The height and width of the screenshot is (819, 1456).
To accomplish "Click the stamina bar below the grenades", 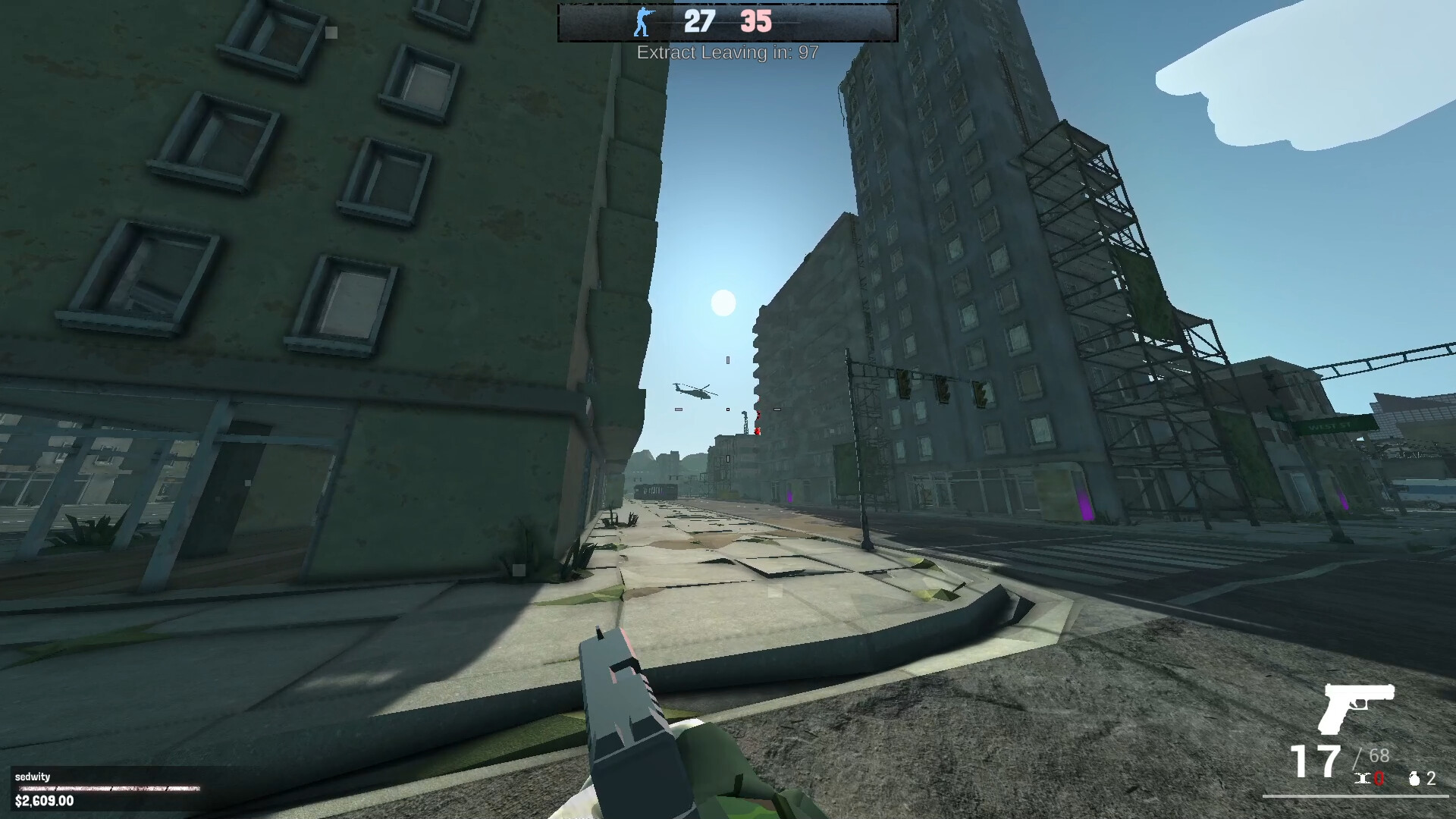I will tap(1357, 795).
